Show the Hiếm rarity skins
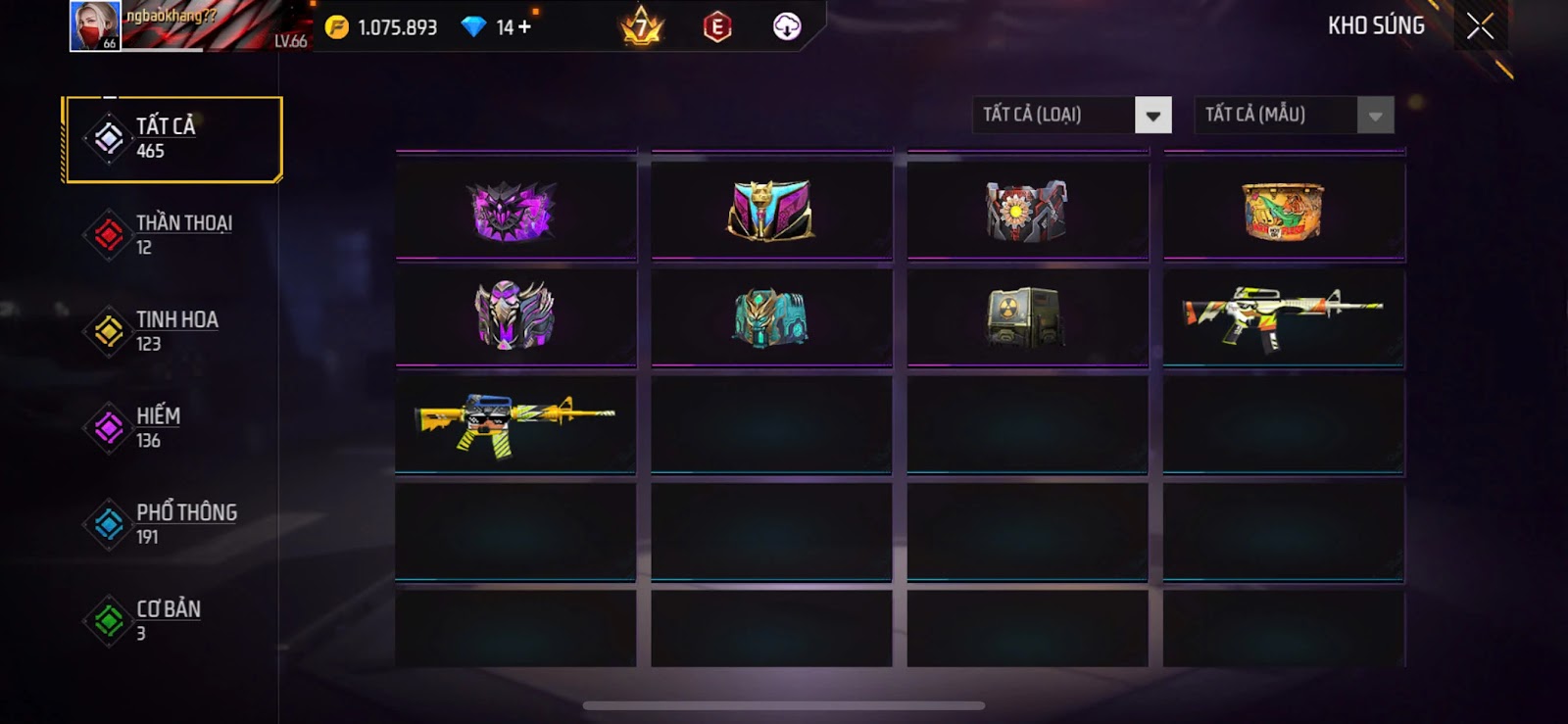The height and width of the screenshot is (724, 1568). pyautogui.click(x=172, y=428)
